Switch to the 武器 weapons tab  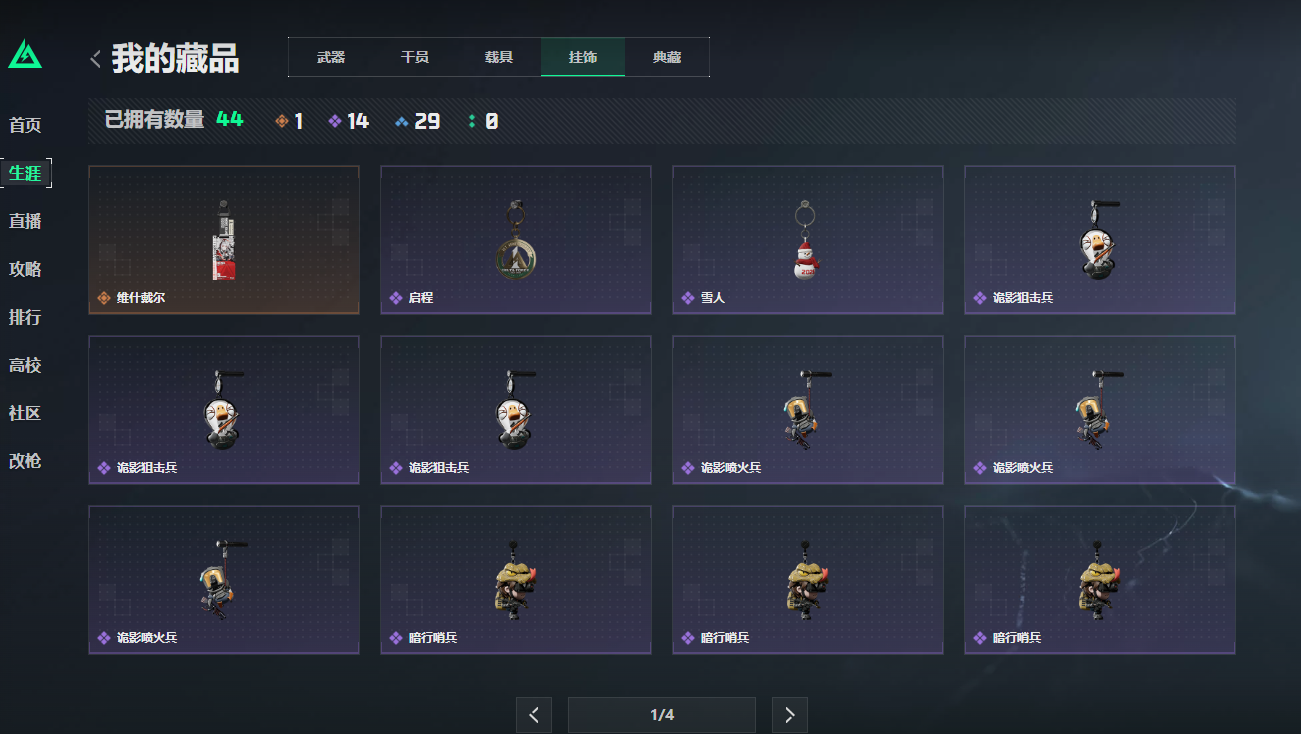point(331,57)
